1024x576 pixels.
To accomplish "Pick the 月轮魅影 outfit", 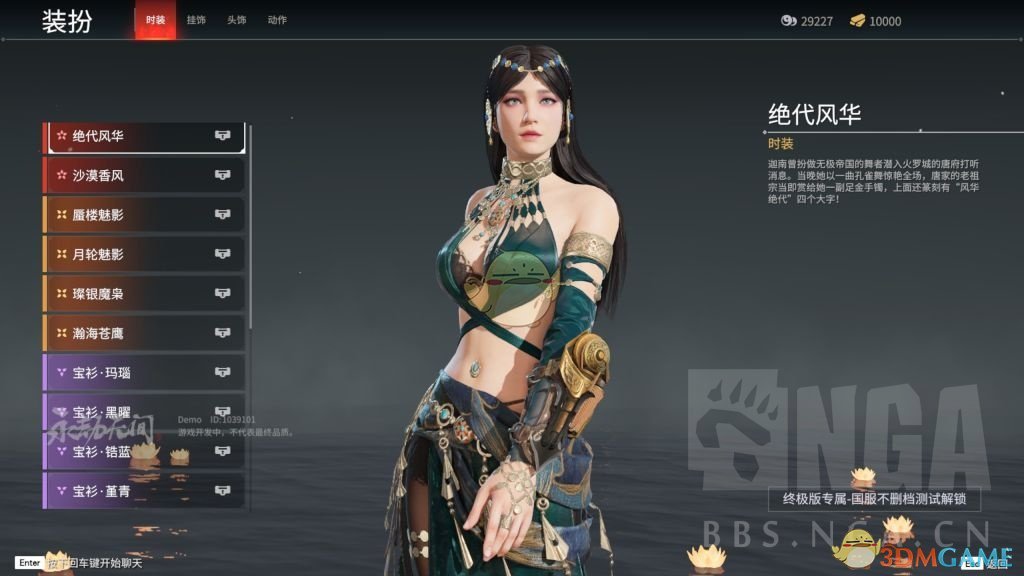I will (x=144, y=254).
